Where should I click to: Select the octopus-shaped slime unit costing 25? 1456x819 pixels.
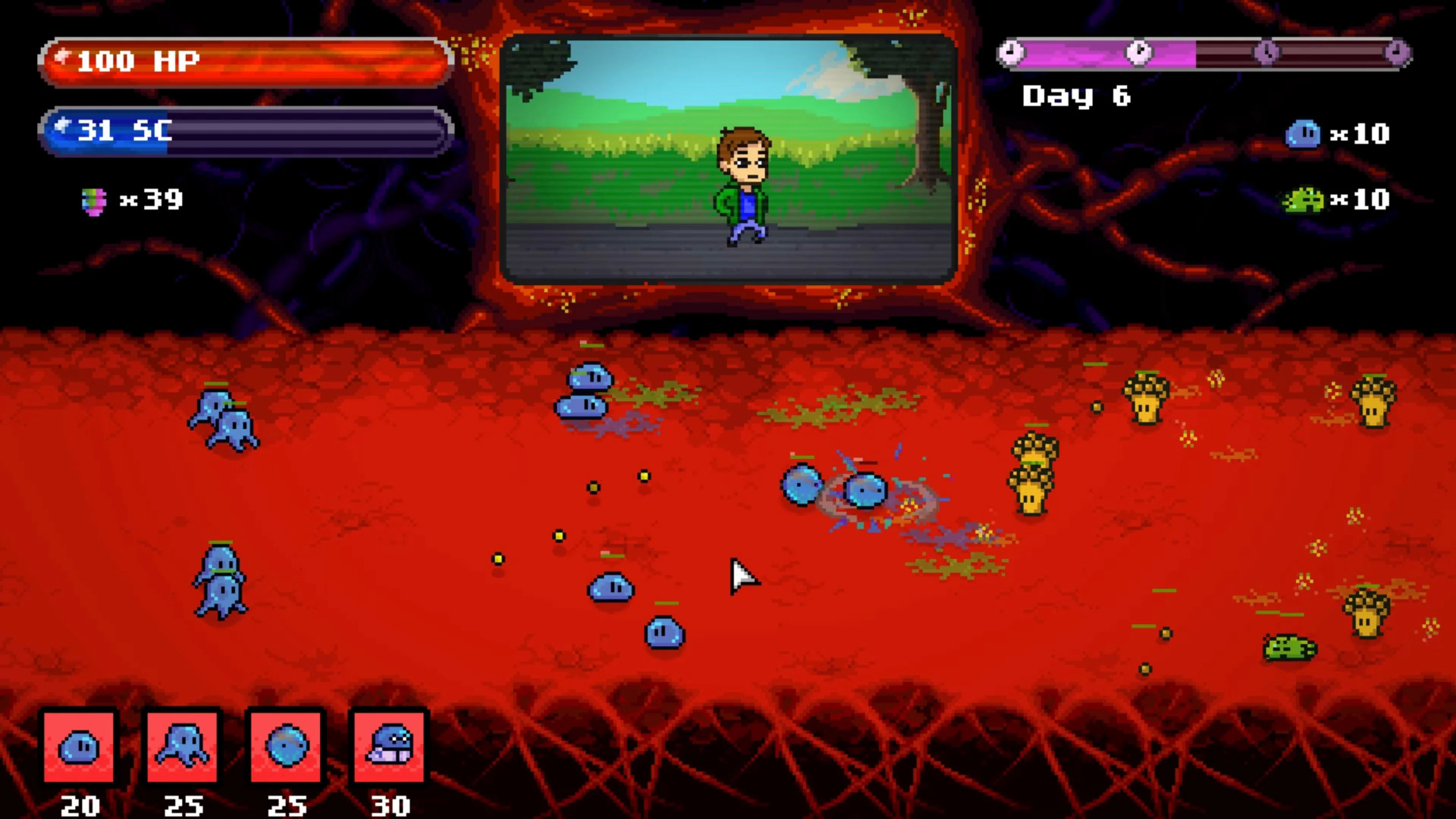(182, 747)
